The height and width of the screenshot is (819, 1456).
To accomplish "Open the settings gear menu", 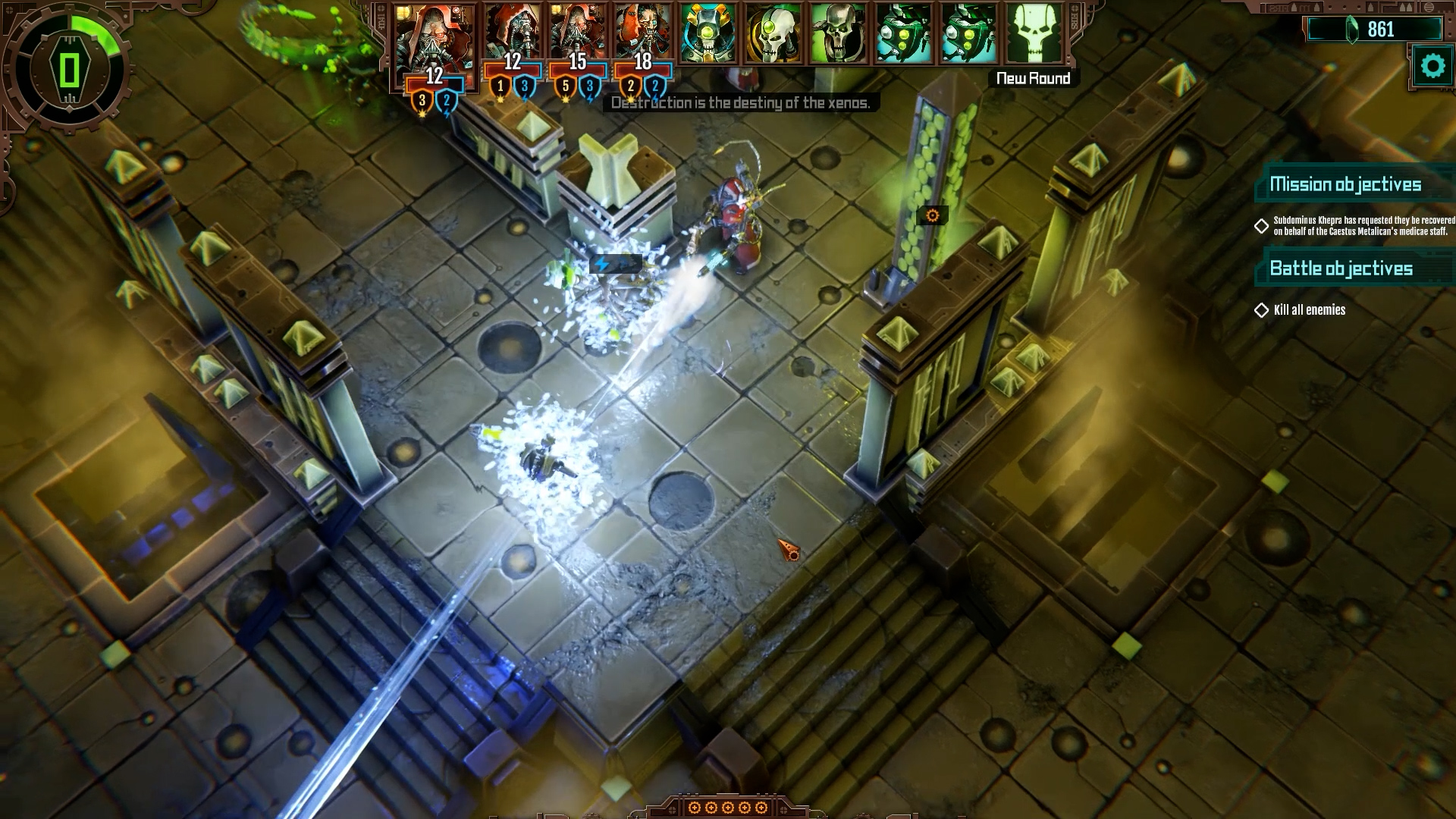I will pos(1432,67).
